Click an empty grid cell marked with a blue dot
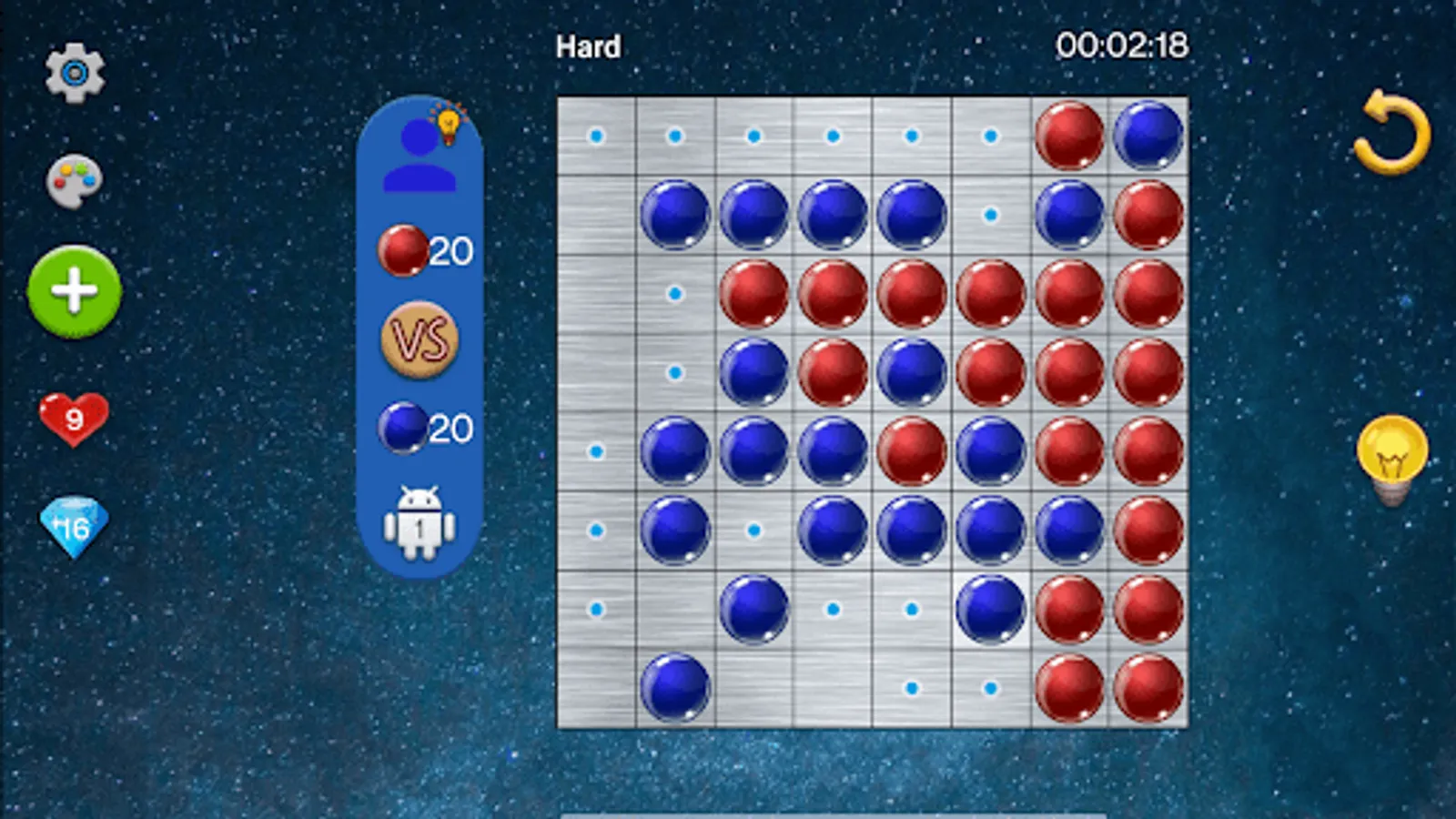Viewport: 1456px width, 819px height. click(x=594, y=135)
